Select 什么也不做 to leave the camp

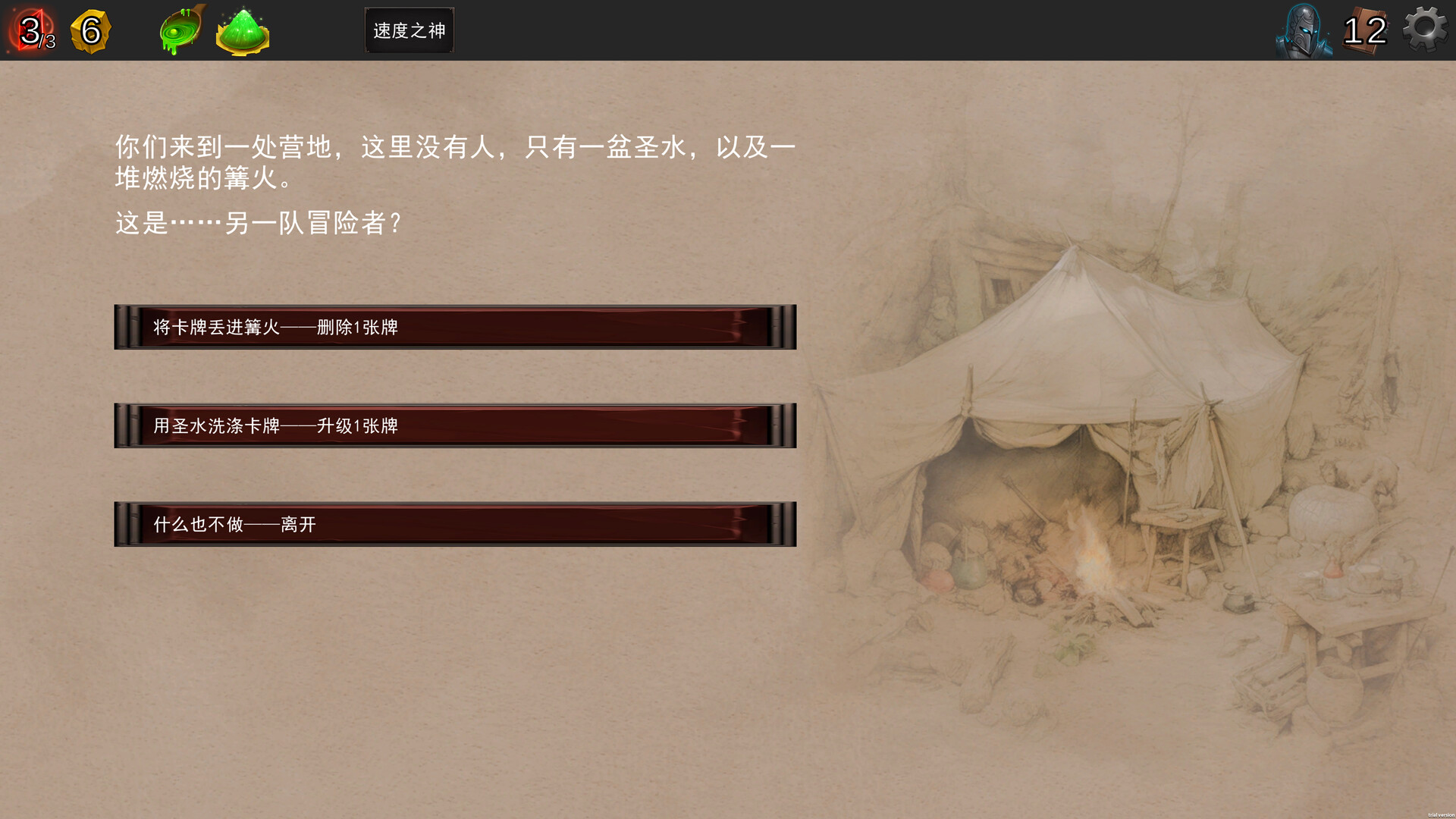click(x=455, y=523)
